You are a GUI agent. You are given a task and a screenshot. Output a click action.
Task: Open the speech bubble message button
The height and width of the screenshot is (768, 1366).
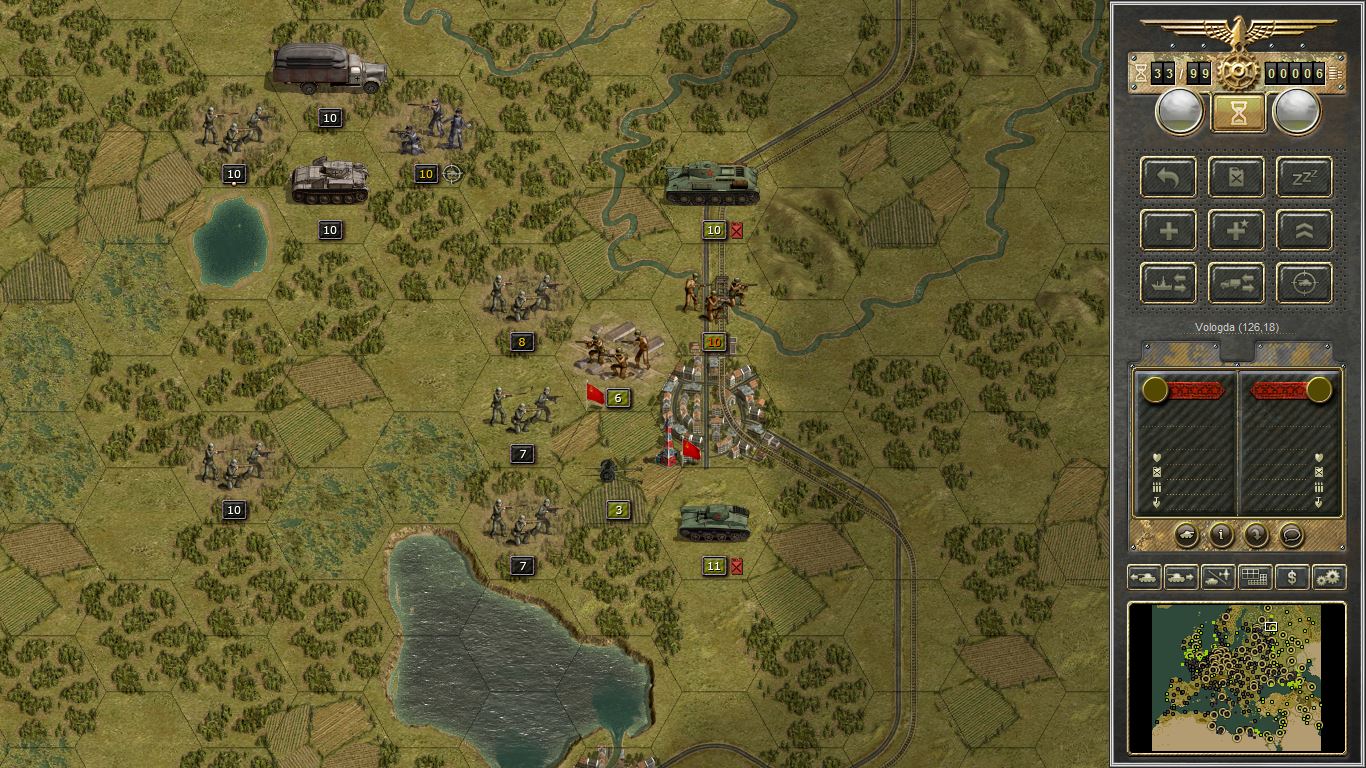(1291, 535)
